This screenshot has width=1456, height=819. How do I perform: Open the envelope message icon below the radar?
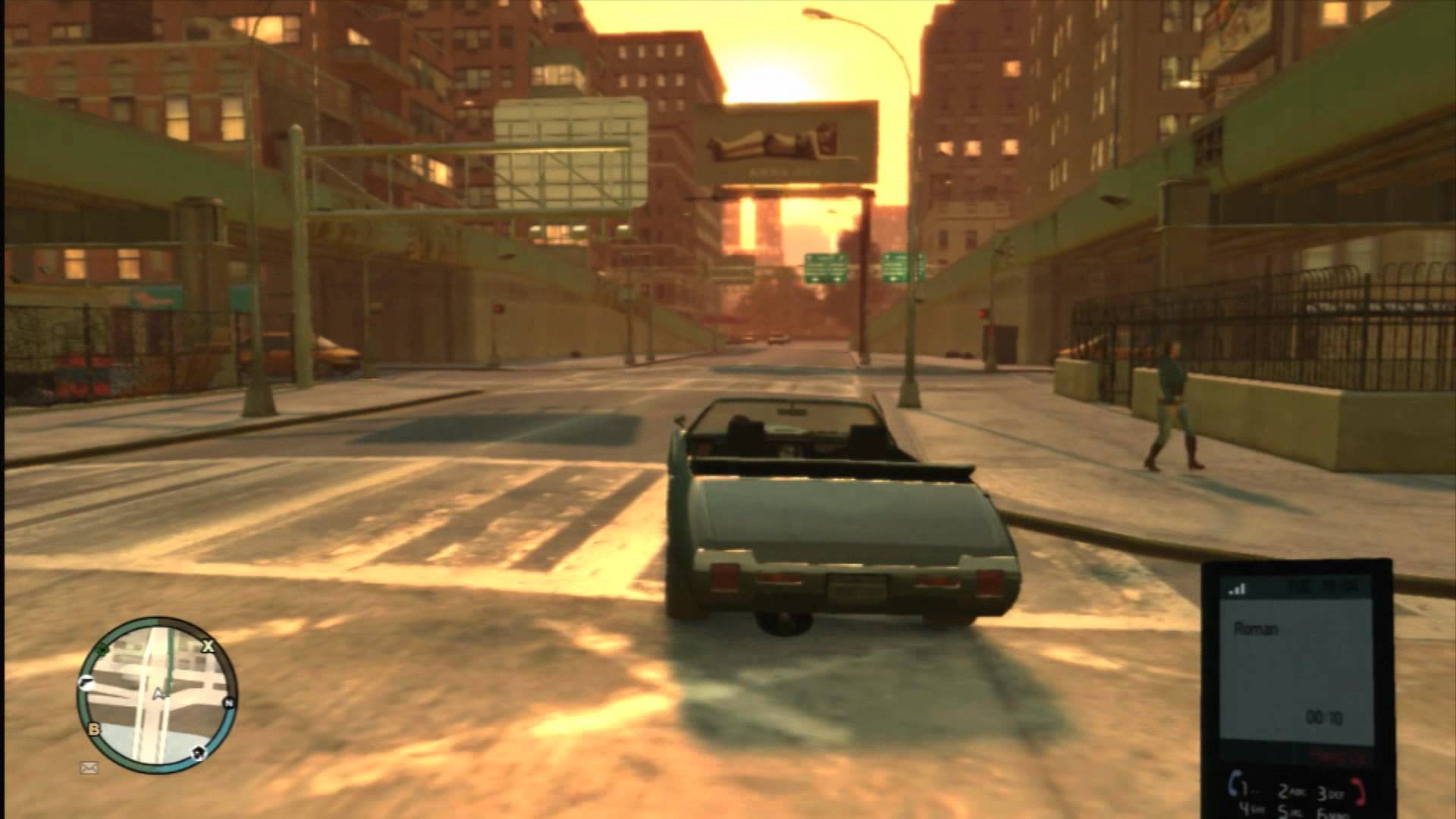89,768
